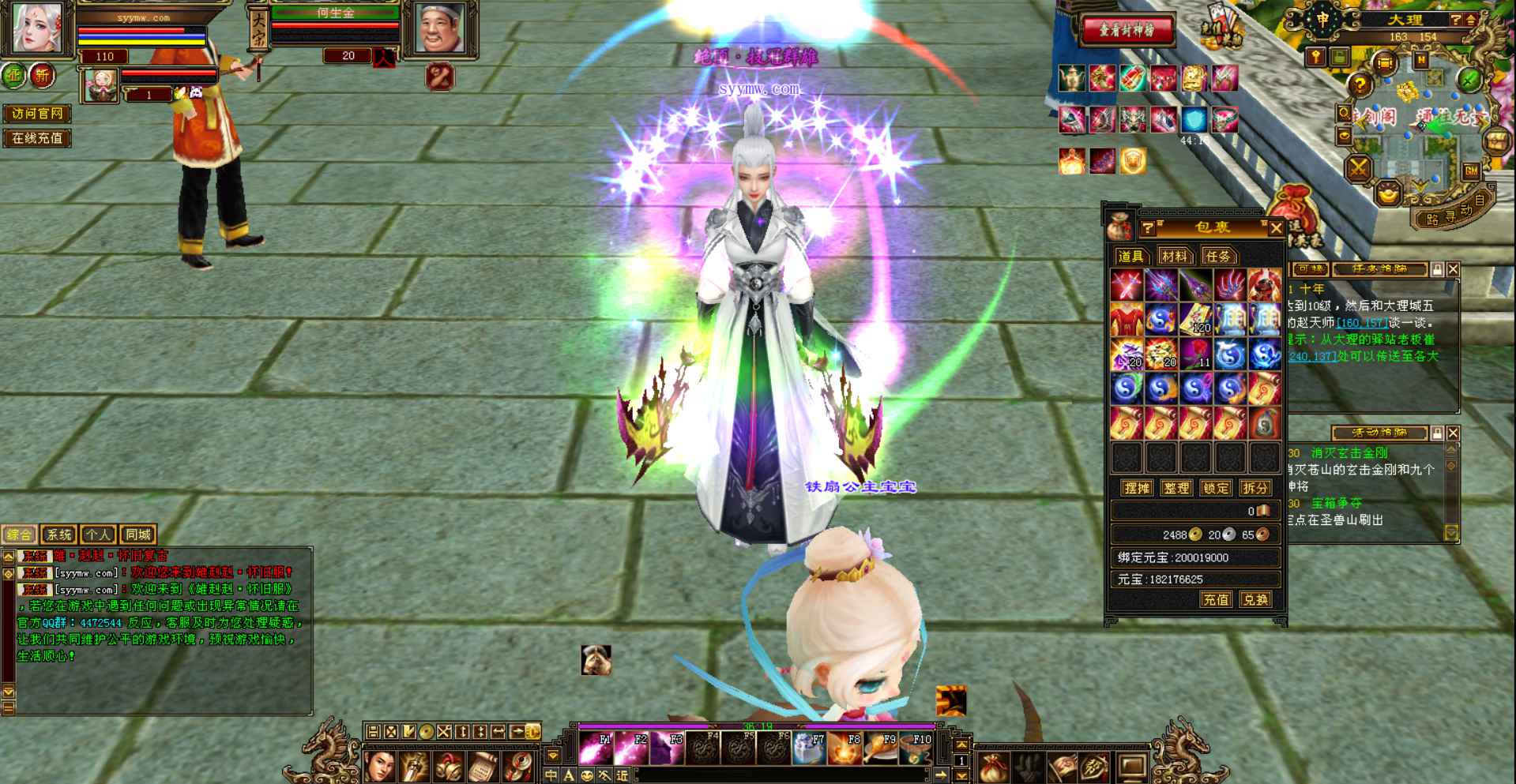
Task: Close the 包裹 inventory window
Action: [1276, 228]
